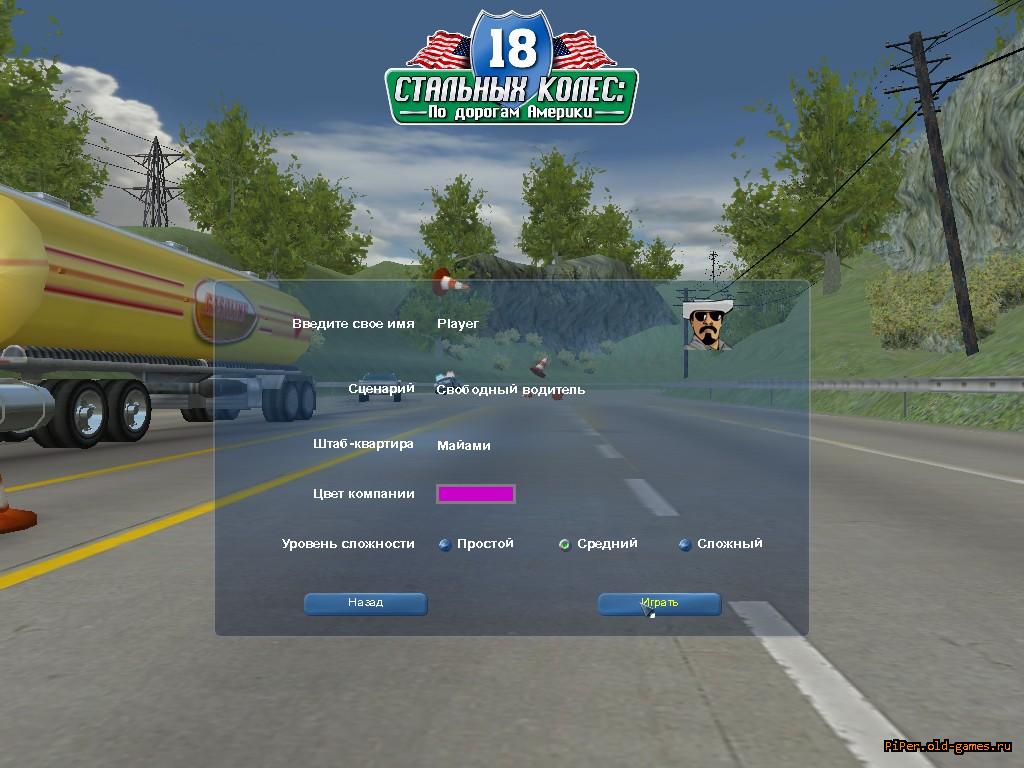Viewport: 1024px width, 768px height.
Task: Change the Свободный водитель scenario
Action: click(x=510, y=389)
